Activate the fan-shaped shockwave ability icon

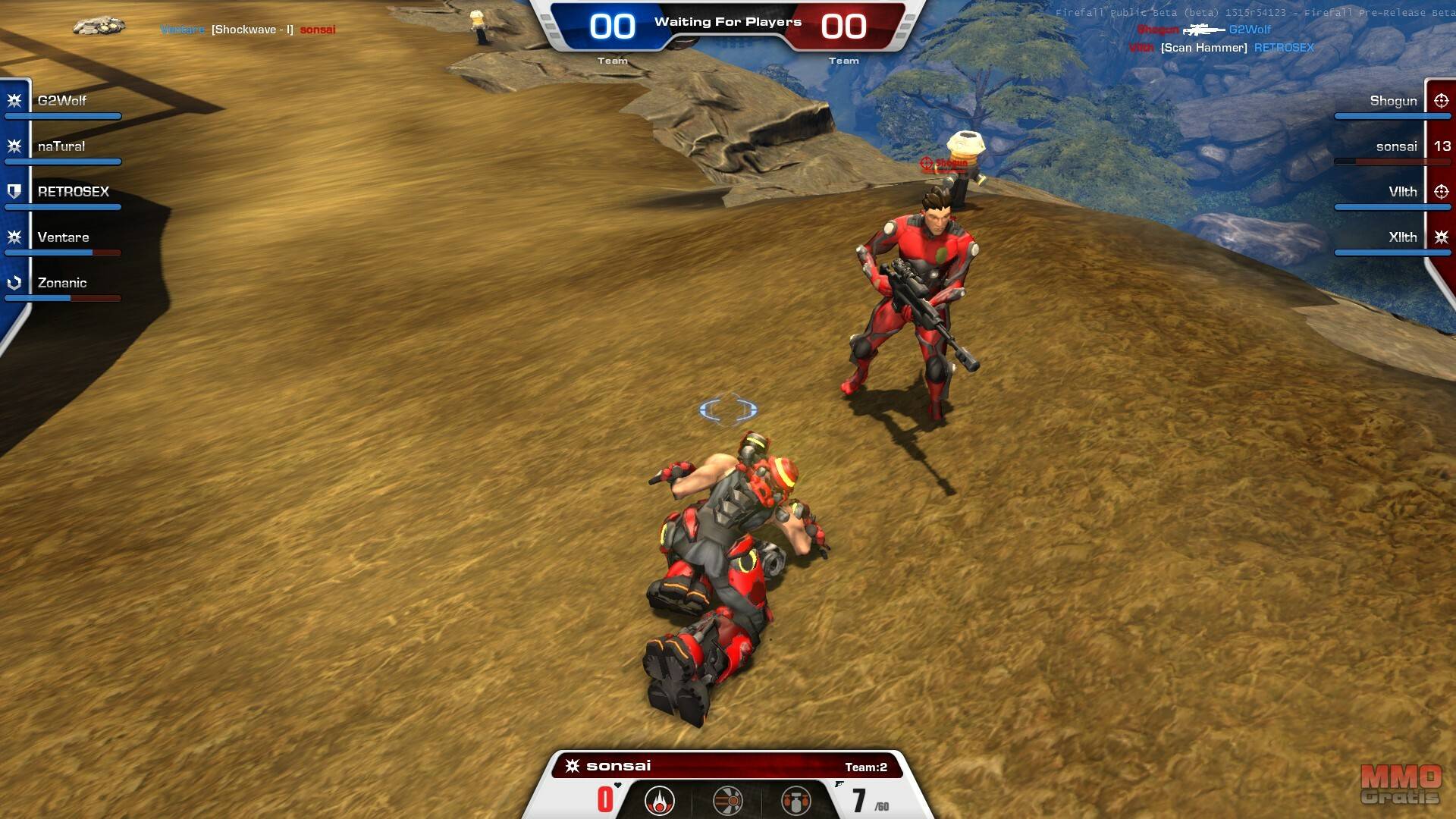coord(727,800)
